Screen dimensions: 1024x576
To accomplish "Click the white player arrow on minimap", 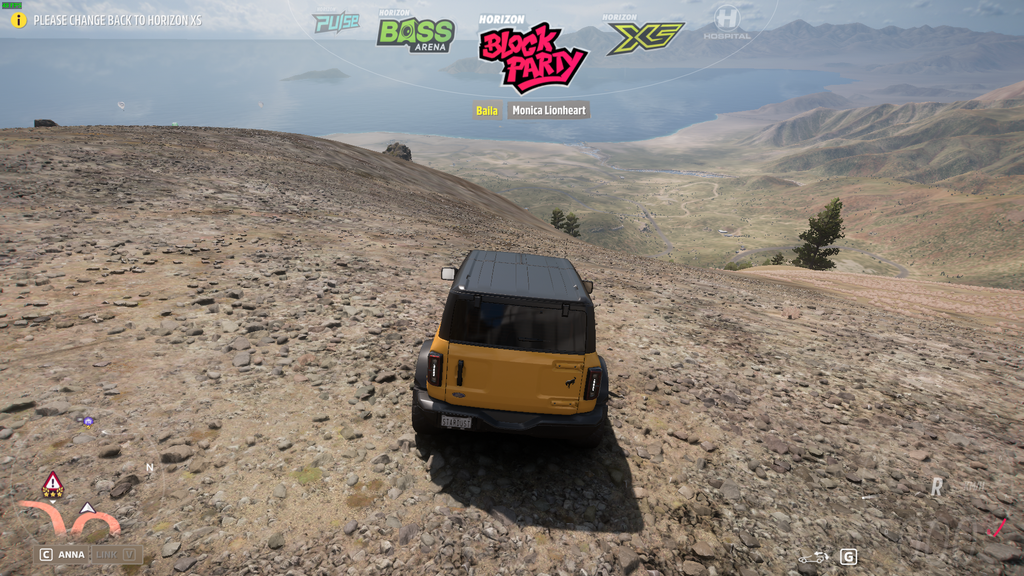I will [87, 509].
